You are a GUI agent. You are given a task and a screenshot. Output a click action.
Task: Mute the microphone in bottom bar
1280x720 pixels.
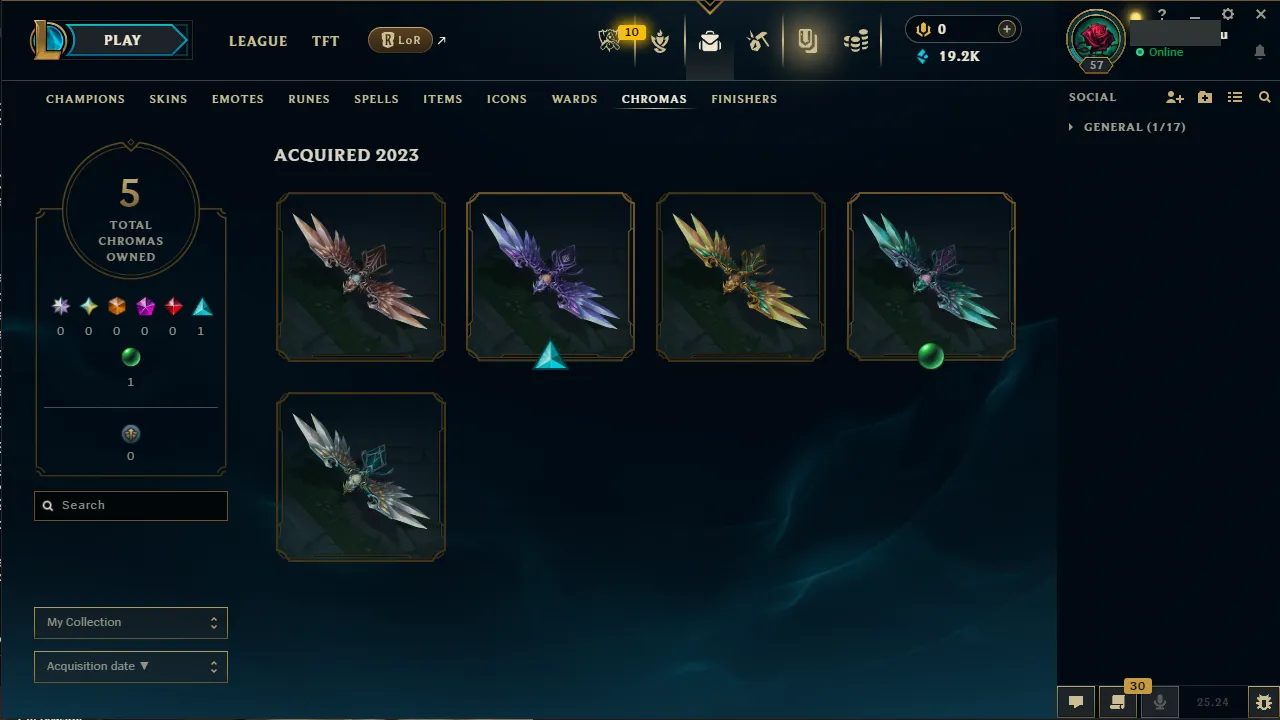click(x=1160, y=701)
